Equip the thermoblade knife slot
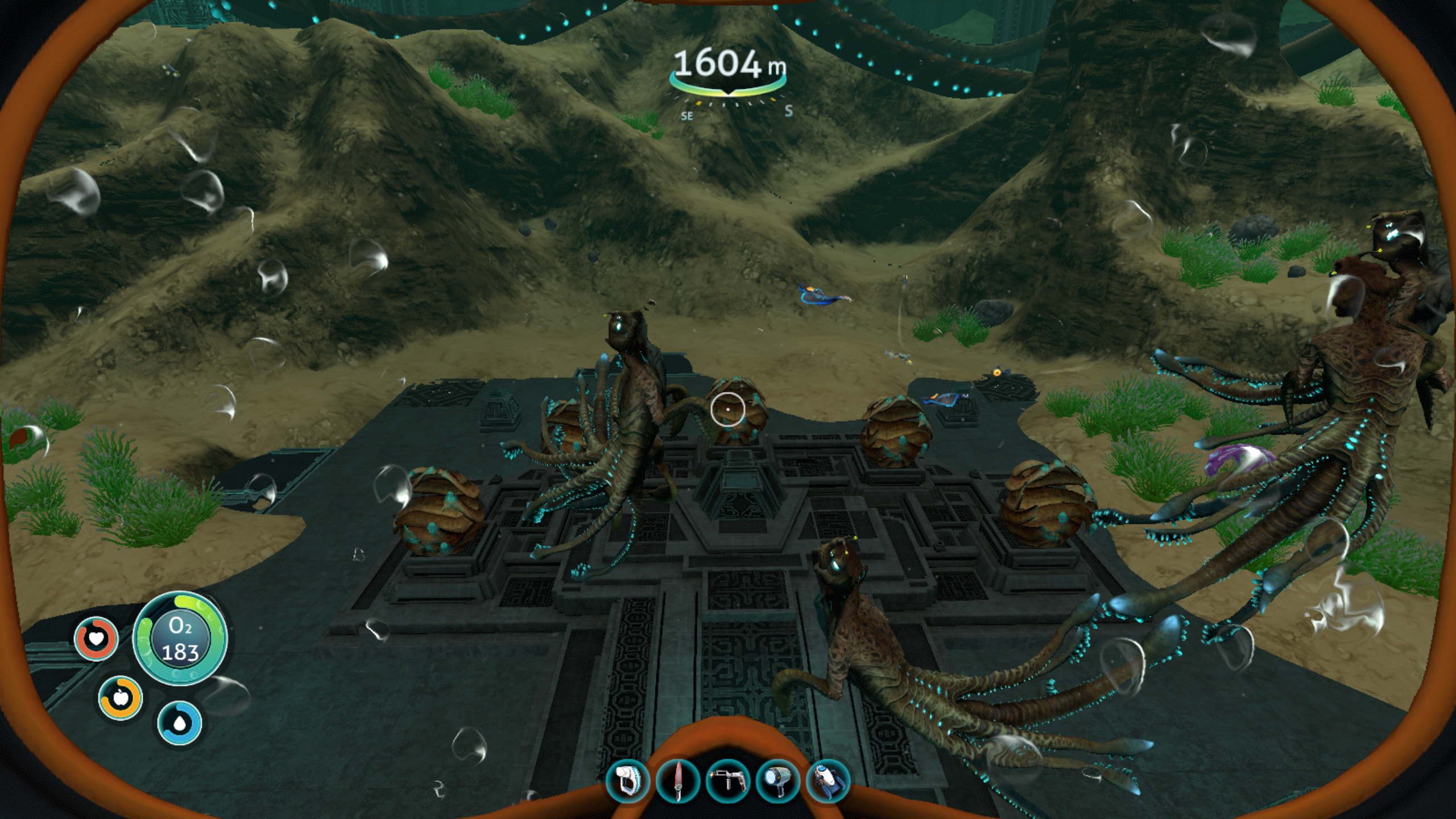 coord(677,780)
